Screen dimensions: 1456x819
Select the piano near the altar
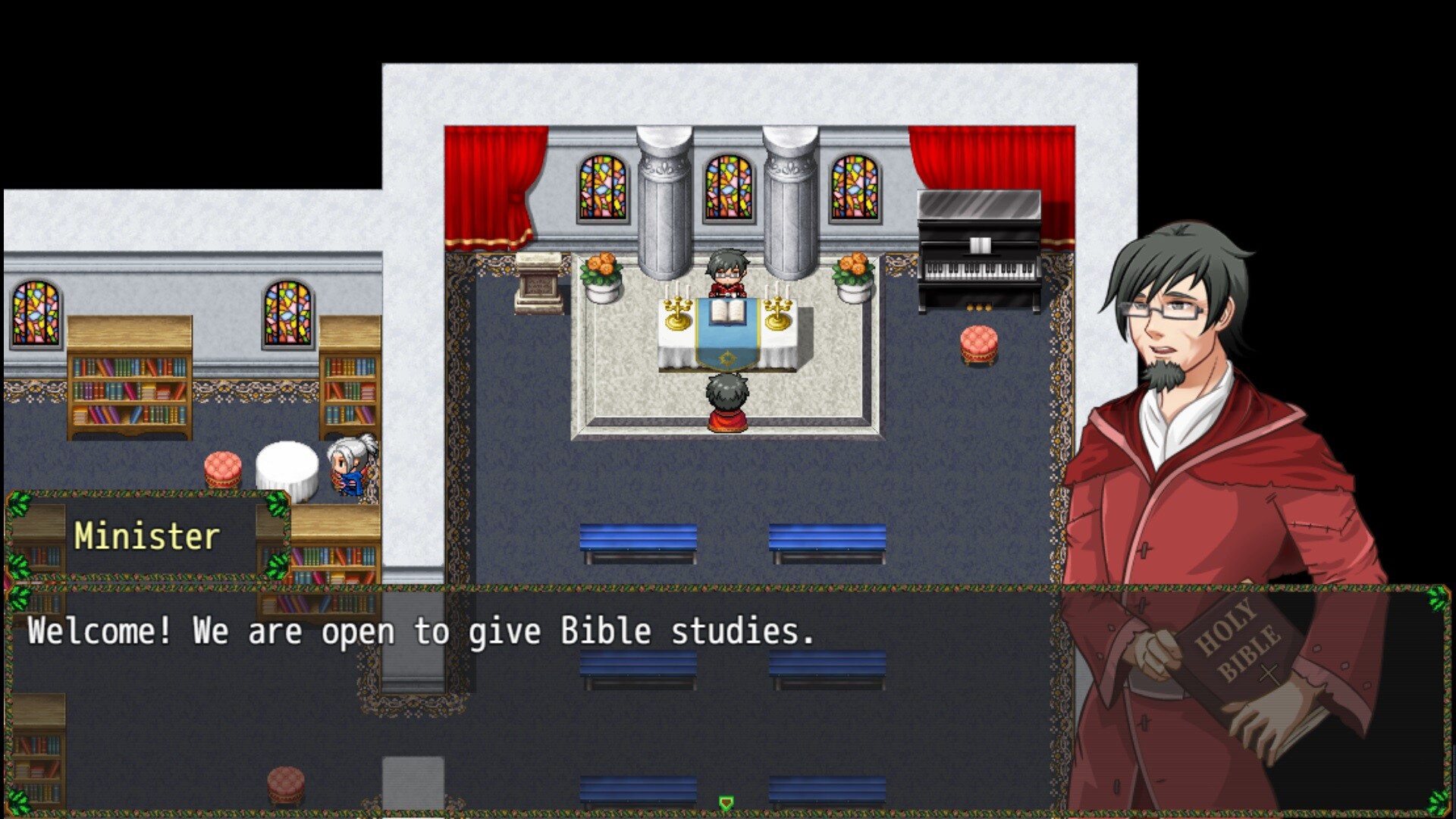tap(978, 250)
